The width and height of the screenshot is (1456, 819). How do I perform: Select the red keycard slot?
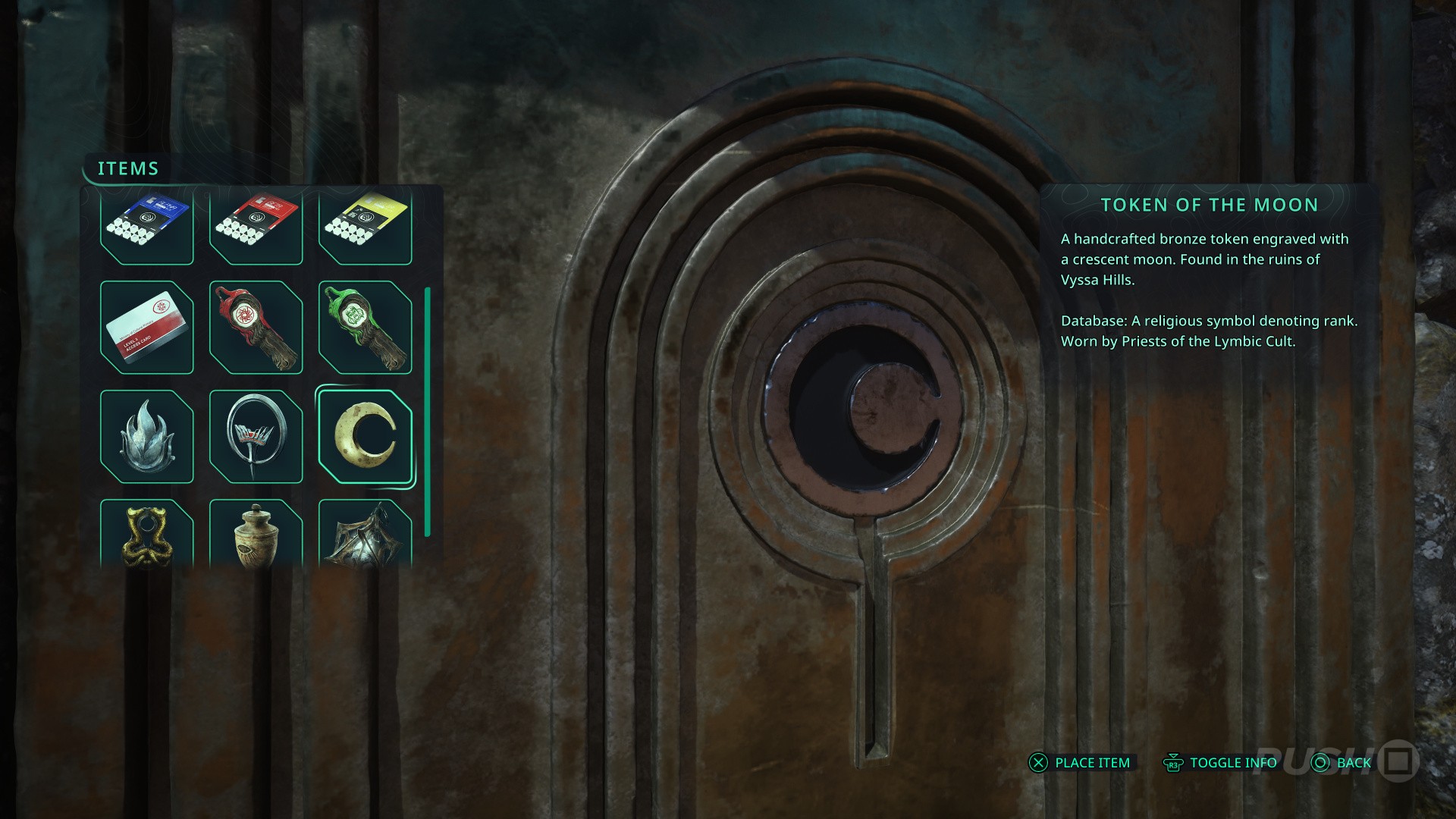coord(256,226)
